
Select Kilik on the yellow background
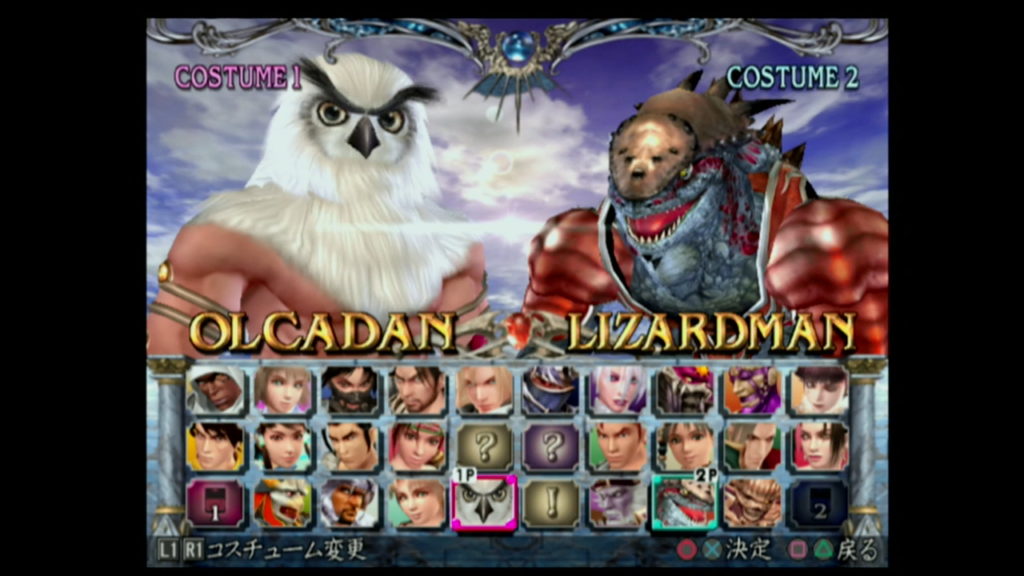tap(216, 446)
